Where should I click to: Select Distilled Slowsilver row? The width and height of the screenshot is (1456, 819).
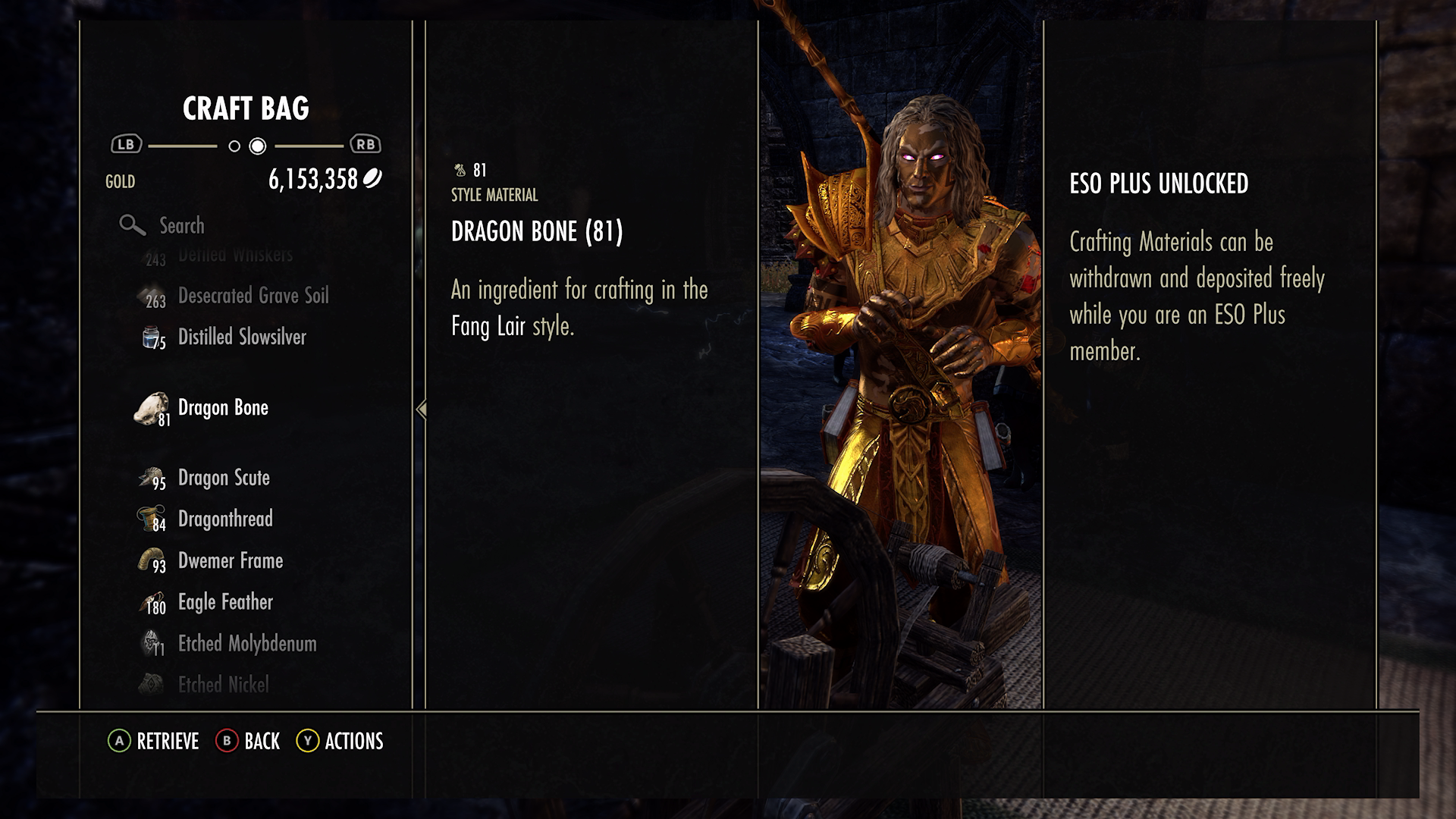tap(241, 337)
